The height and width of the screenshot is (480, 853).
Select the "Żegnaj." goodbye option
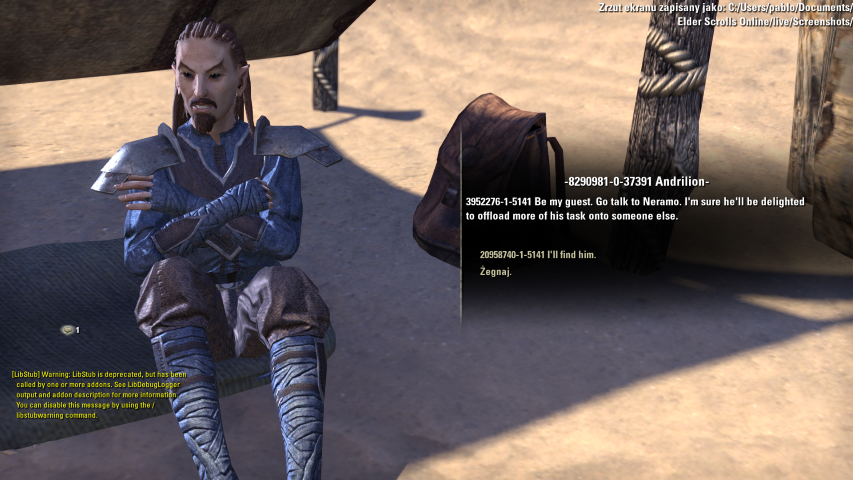click(x=496, y=272)
